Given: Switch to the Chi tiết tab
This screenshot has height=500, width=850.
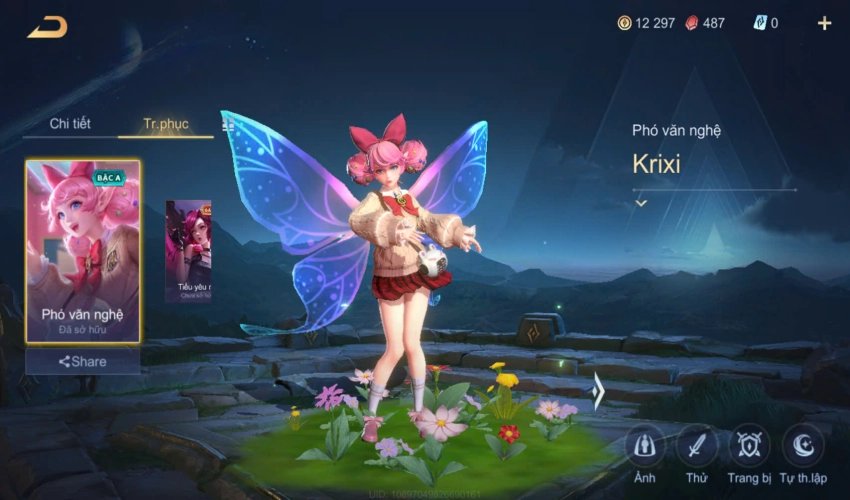Looking at the screenshot, I should (70, 124).
